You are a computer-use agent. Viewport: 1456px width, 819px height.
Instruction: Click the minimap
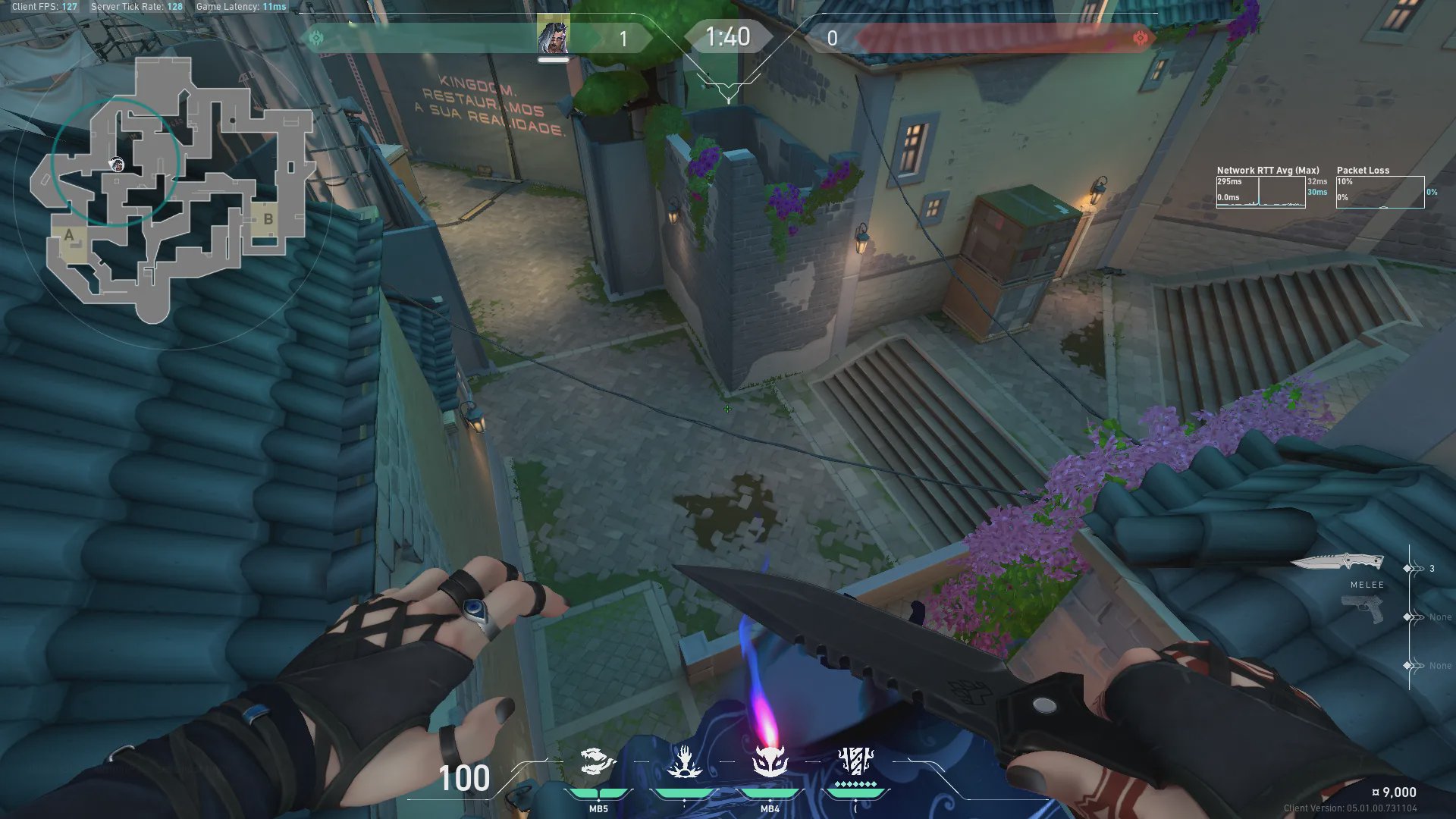tap(173, 190)
